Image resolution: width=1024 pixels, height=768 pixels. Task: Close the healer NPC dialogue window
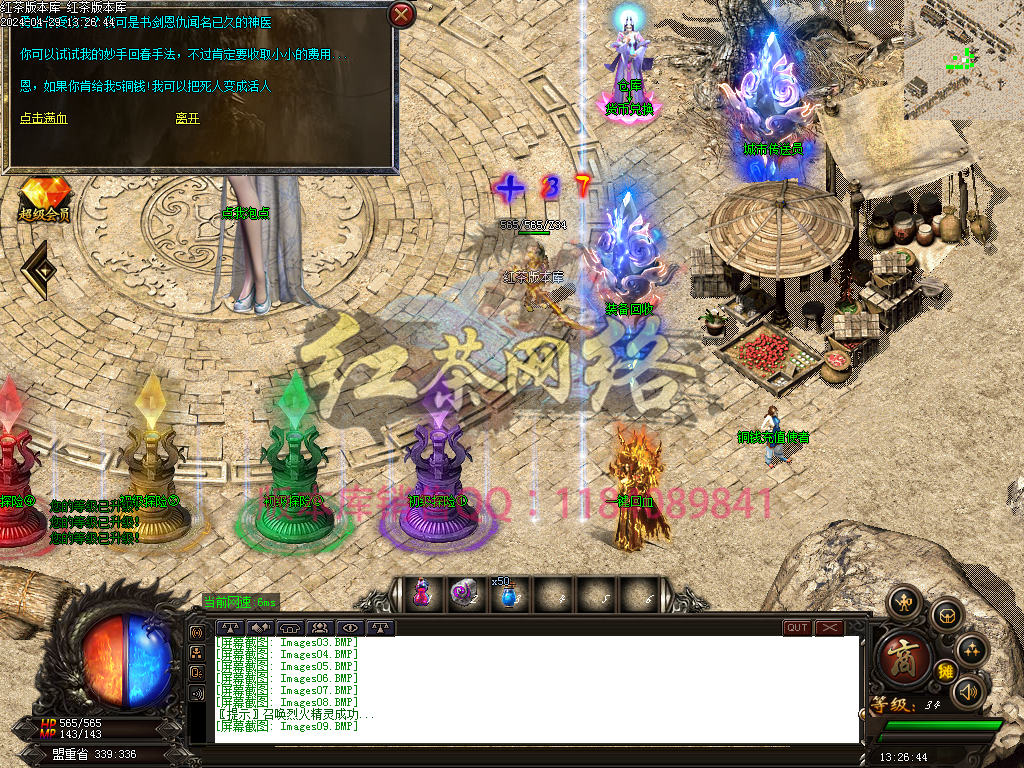[401, 15]
